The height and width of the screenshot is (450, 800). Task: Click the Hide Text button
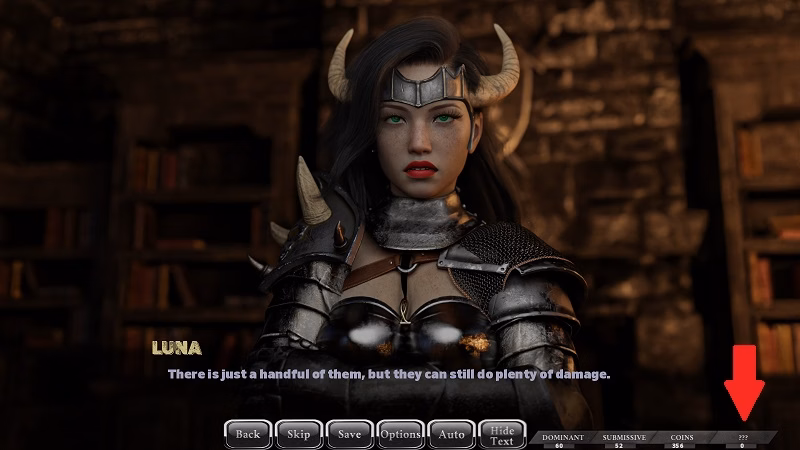[502, 434]
